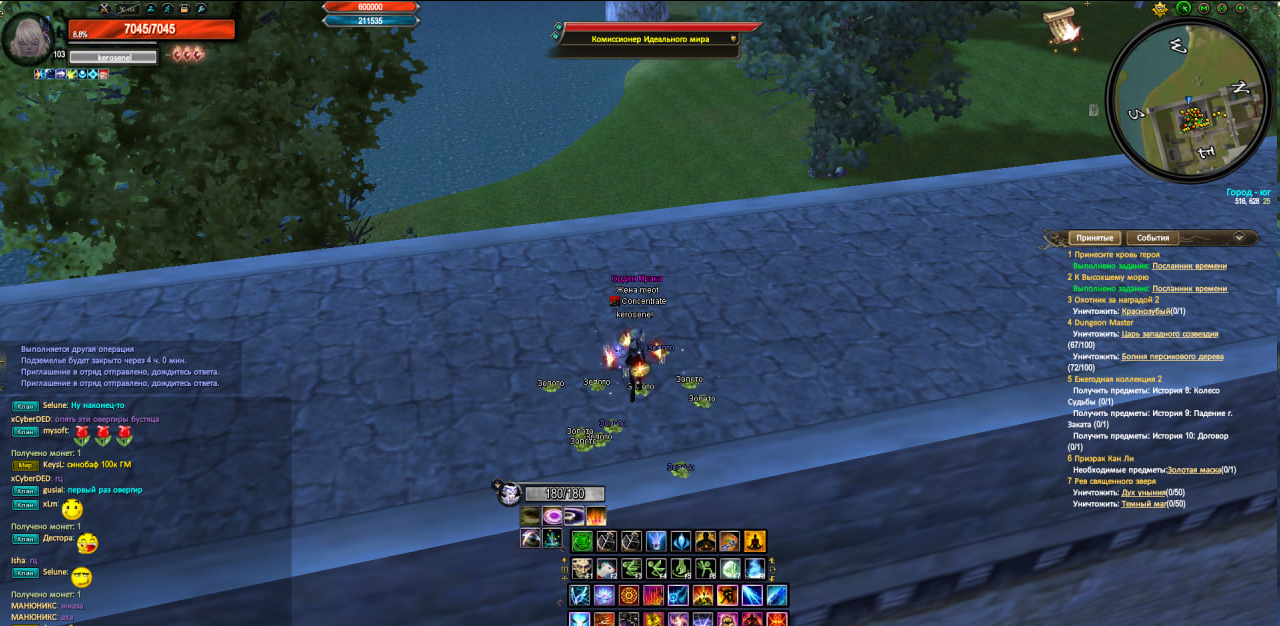Collapse the quest tracker with arrow button

pyautogui.click(x=1240, y=238)
